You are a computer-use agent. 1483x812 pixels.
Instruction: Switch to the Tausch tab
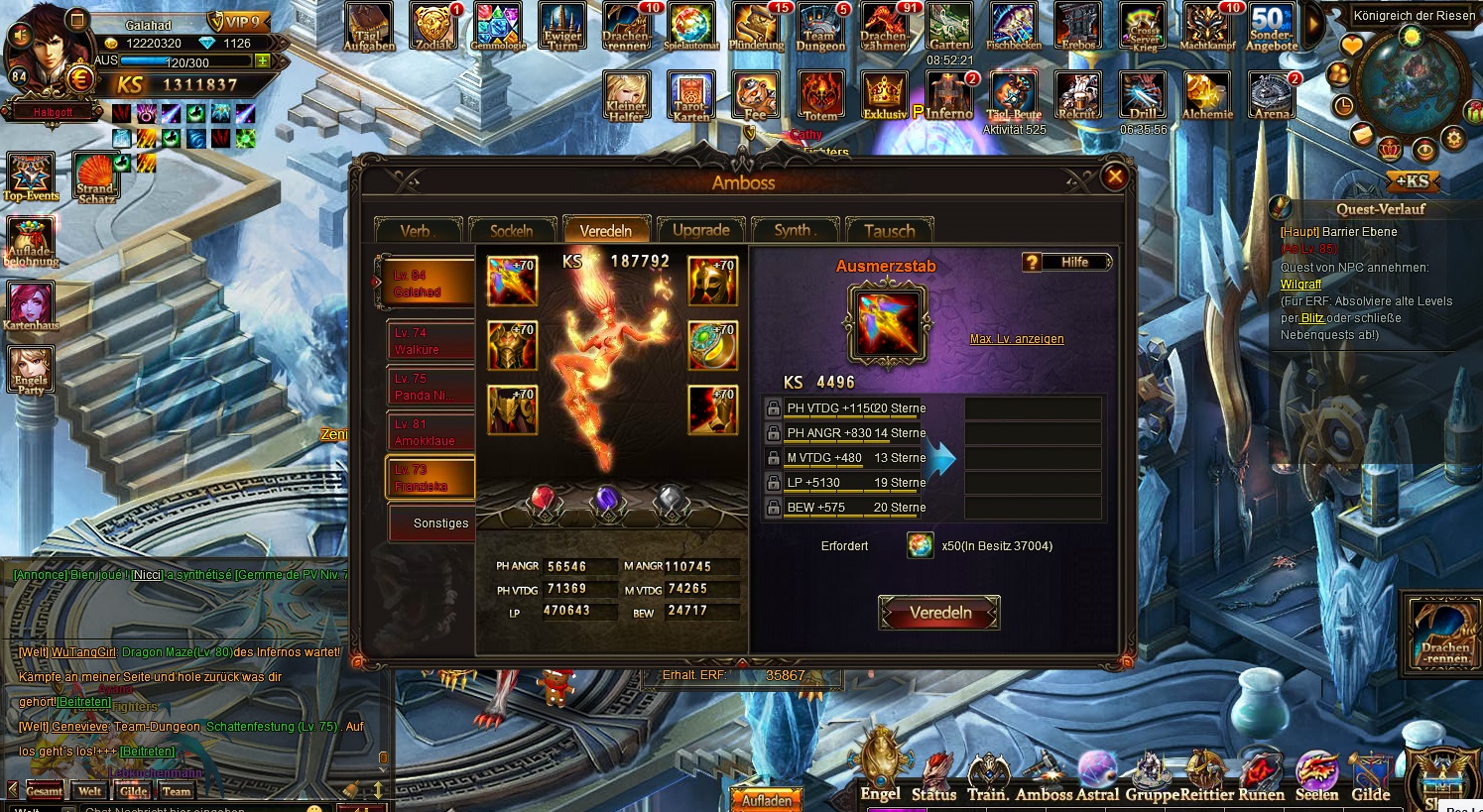tap(889, 230)
